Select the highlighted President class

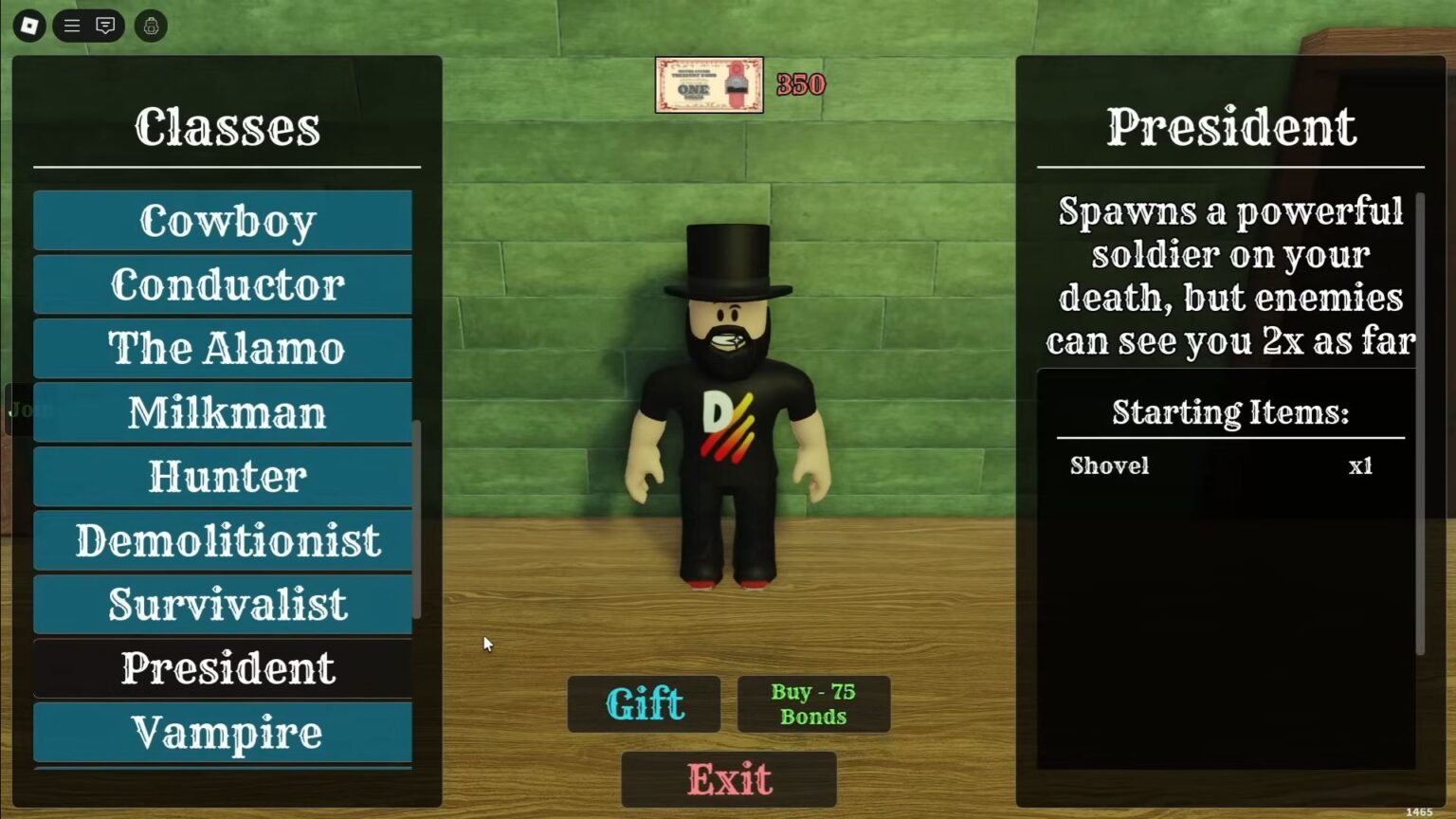223,667
